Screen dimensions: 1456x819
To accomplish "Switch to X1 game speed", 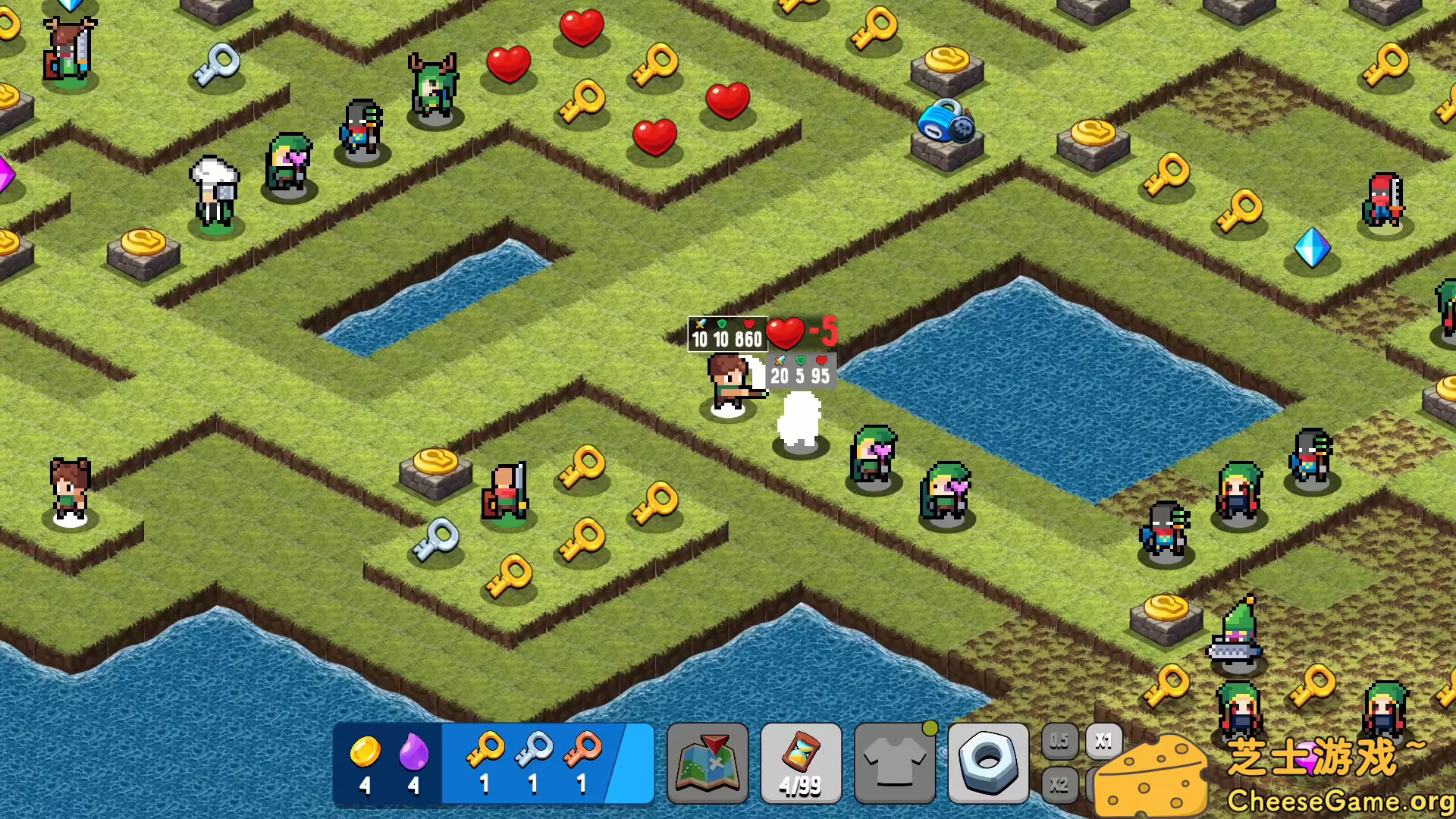I will (1104, 742).
